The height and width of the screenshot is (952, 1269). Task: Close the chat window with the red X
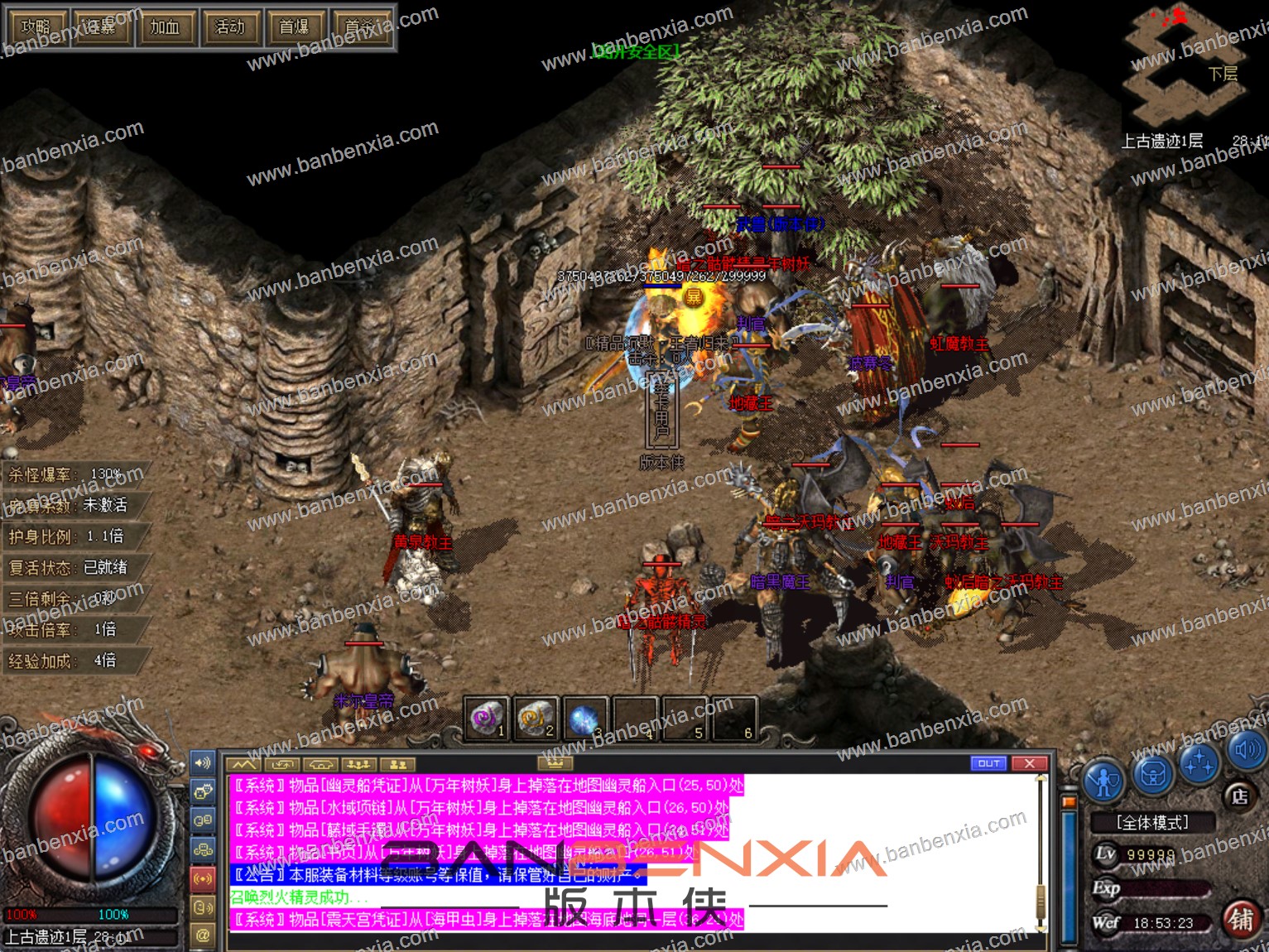click(x=1029, y=763)
